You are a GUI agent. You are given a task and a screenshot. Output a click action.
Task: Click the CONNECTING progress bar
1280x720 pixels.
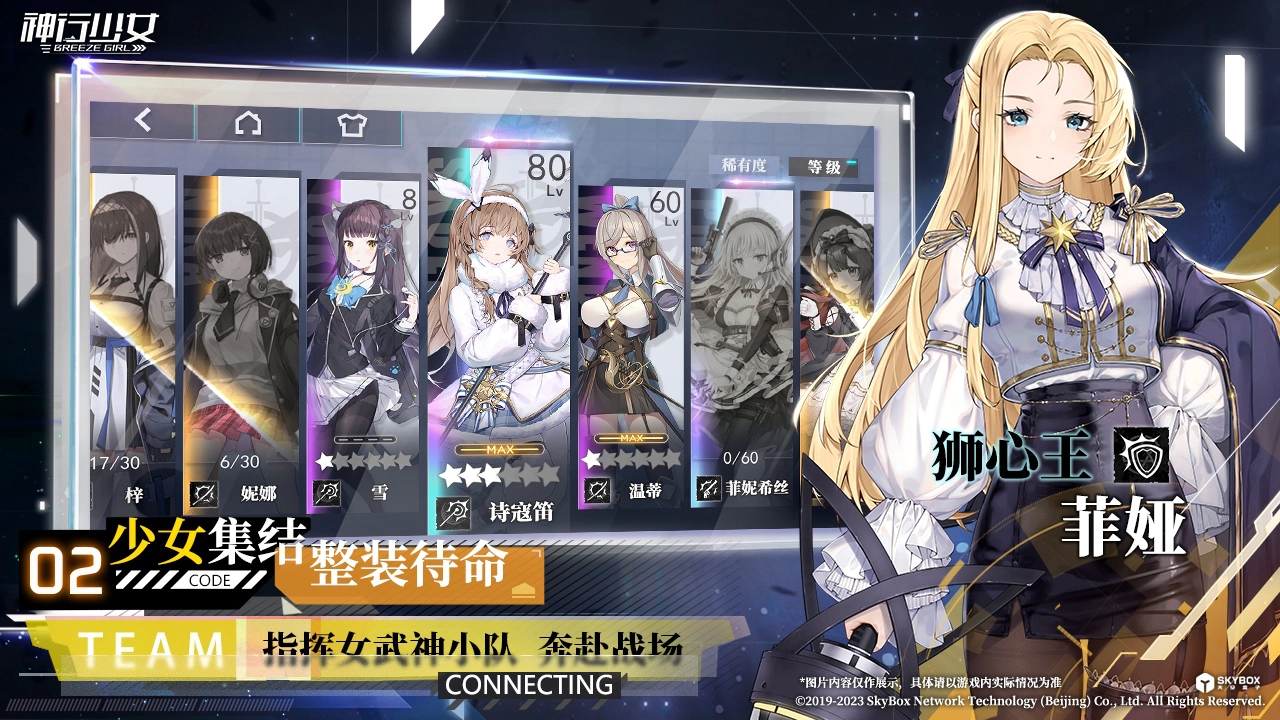531,685
